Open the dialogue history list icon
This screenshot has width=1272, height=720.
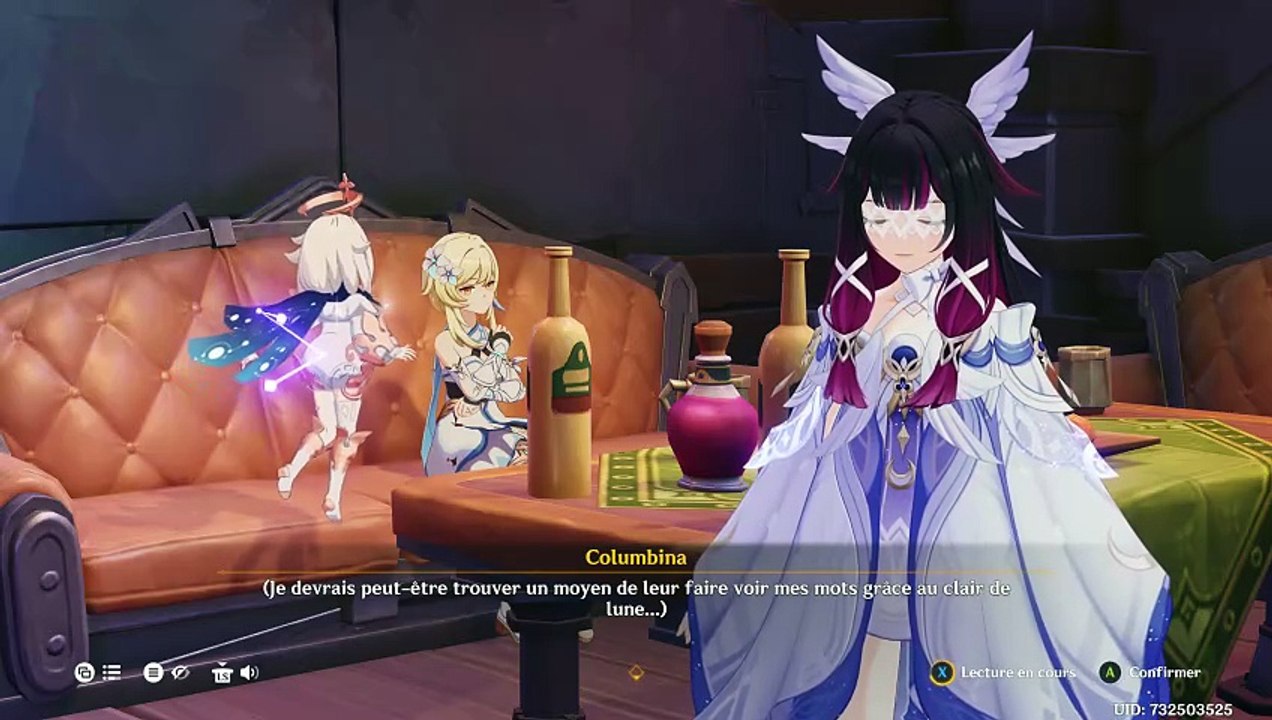112,673
